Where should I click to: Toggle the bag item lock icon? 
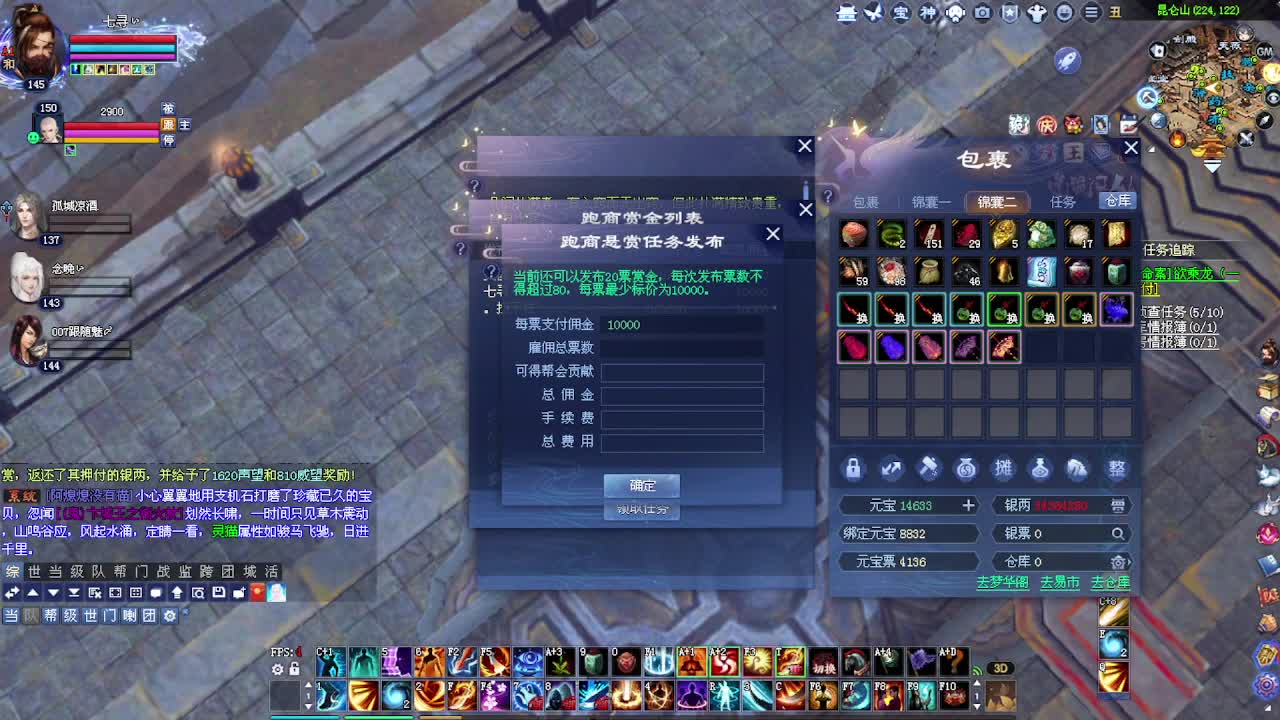[853, 467]
